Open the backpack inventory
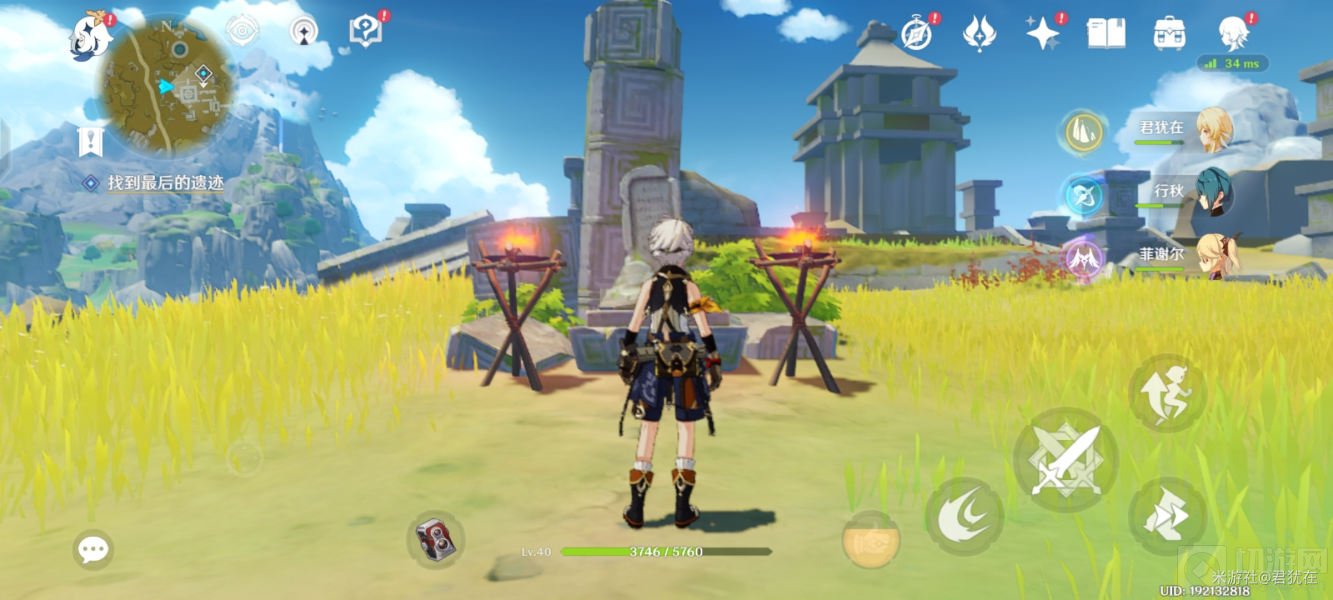 pos(1169,33)
